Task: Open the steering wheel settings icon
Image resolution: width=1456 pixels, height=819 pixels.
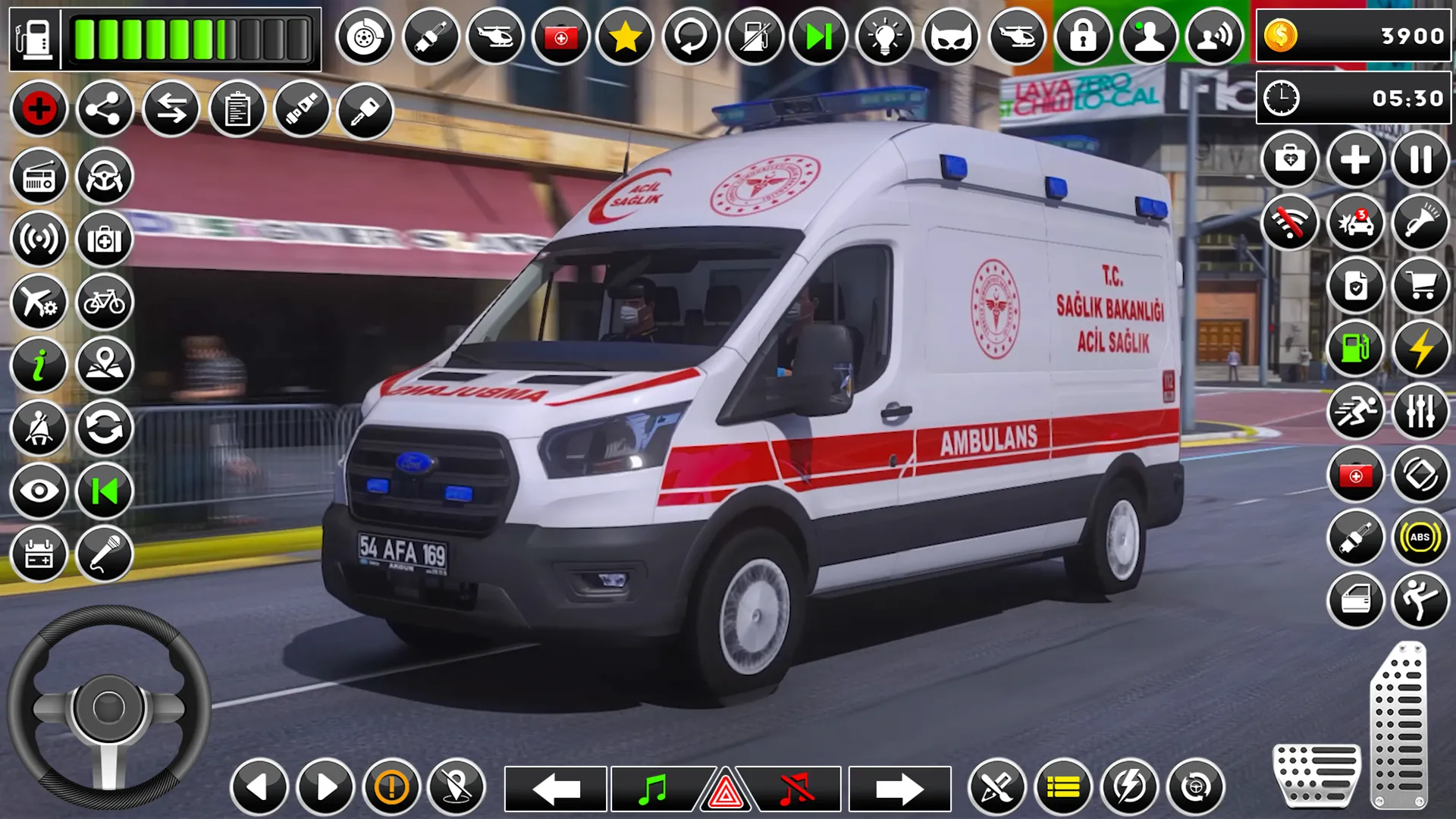Action: (x=107, y=176)
